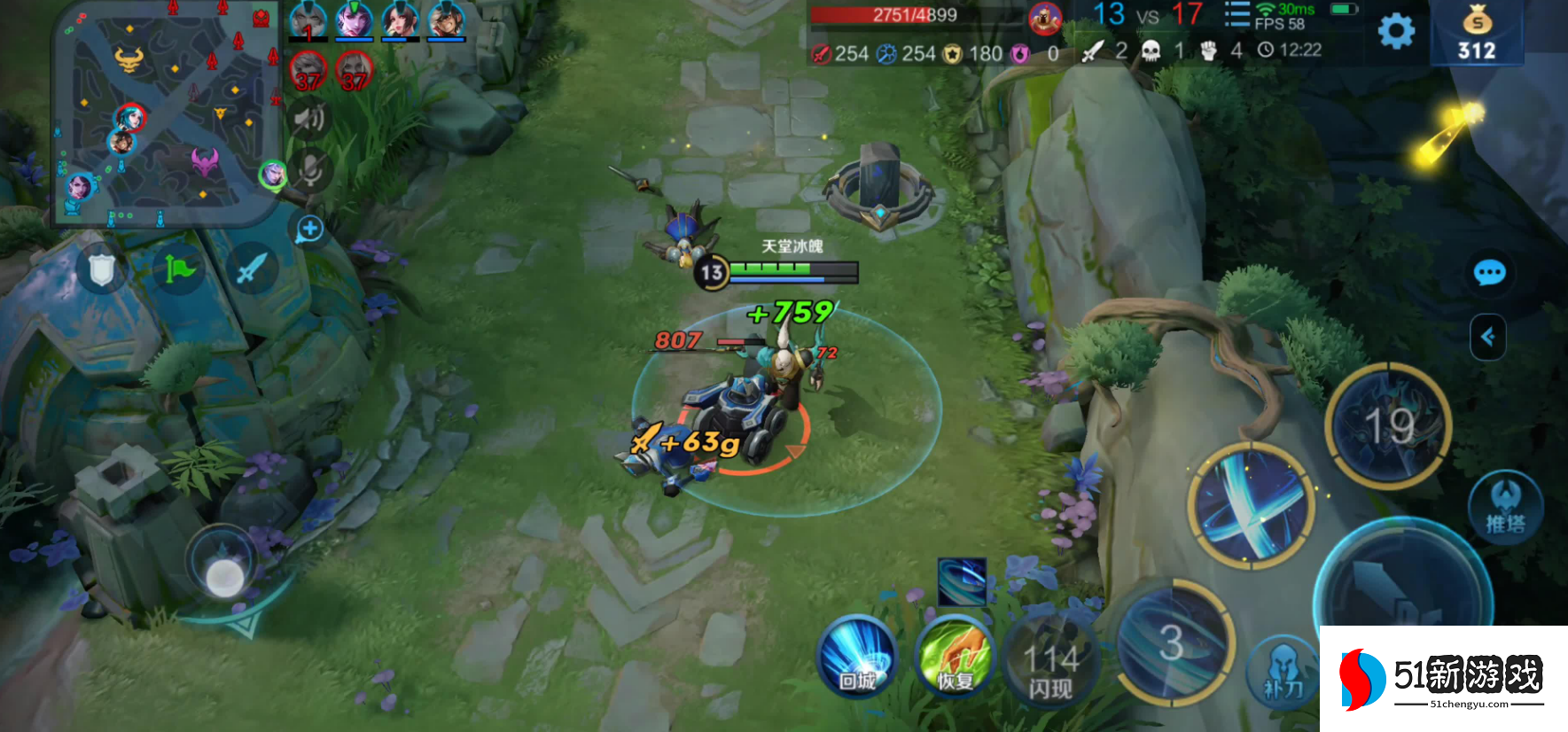Click the 51新游戏 site watermark logo
This screenshot has width=1568, height=732.
click(x=1443, y=679)
